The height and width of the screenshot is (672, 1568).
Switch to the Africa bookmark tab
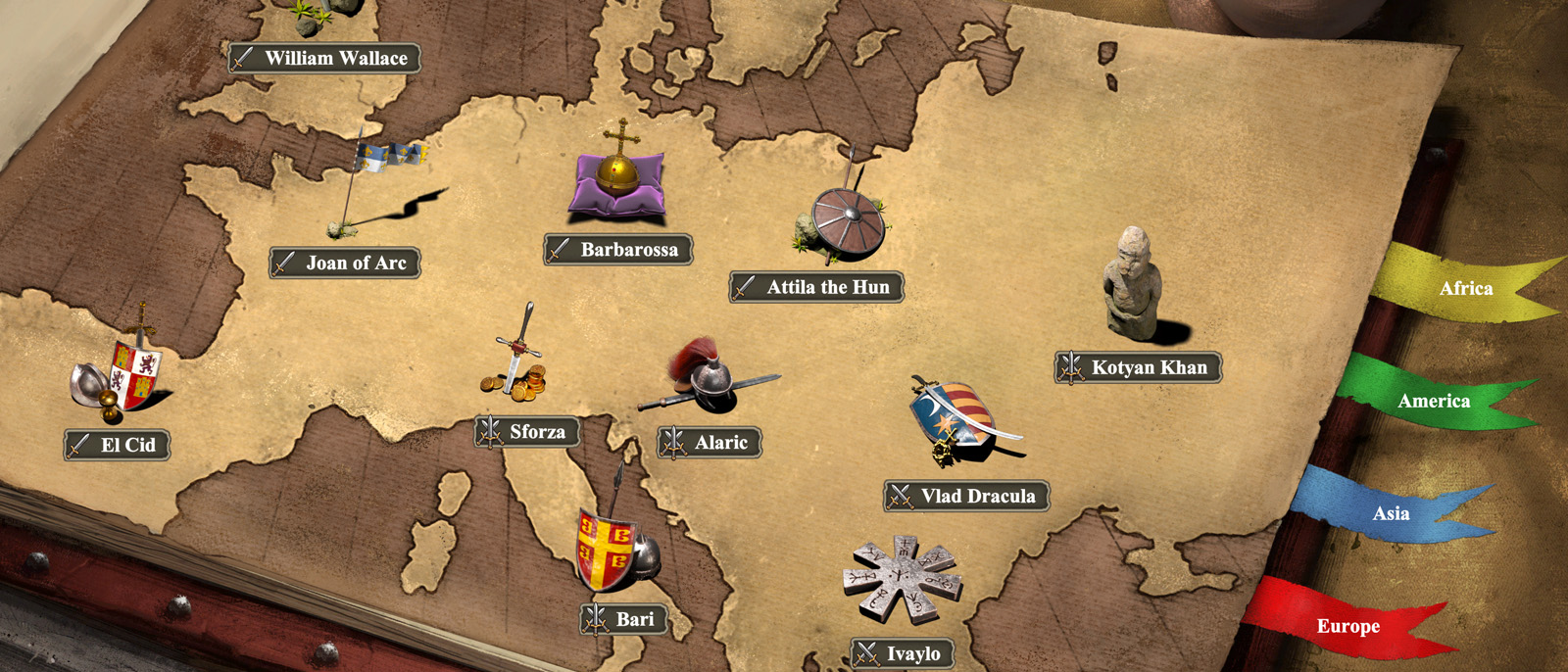click(x=1464, y=288)
